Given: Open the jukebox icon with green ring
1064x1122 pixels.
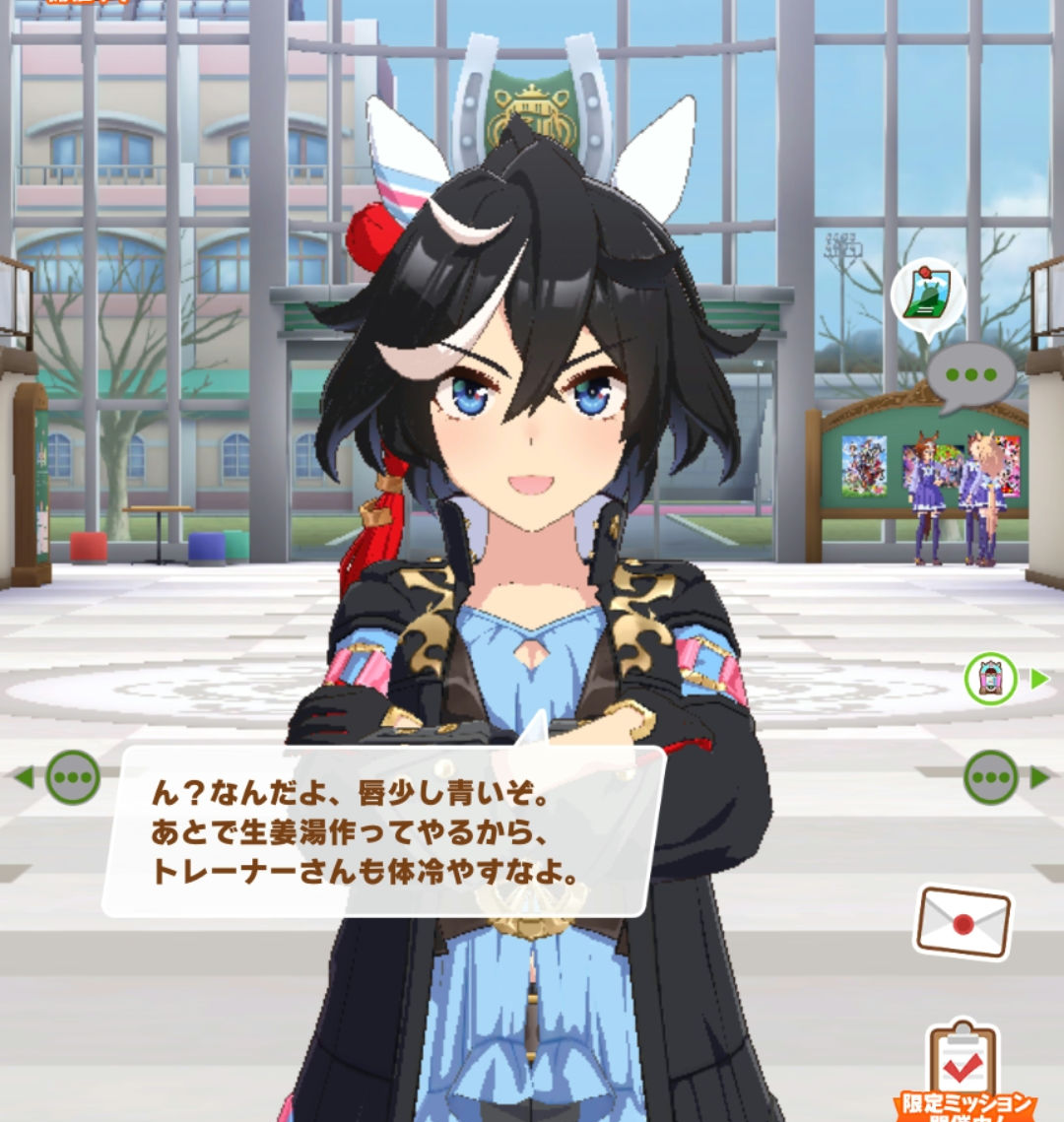Looking at the screenshot, I should (990, 679).
